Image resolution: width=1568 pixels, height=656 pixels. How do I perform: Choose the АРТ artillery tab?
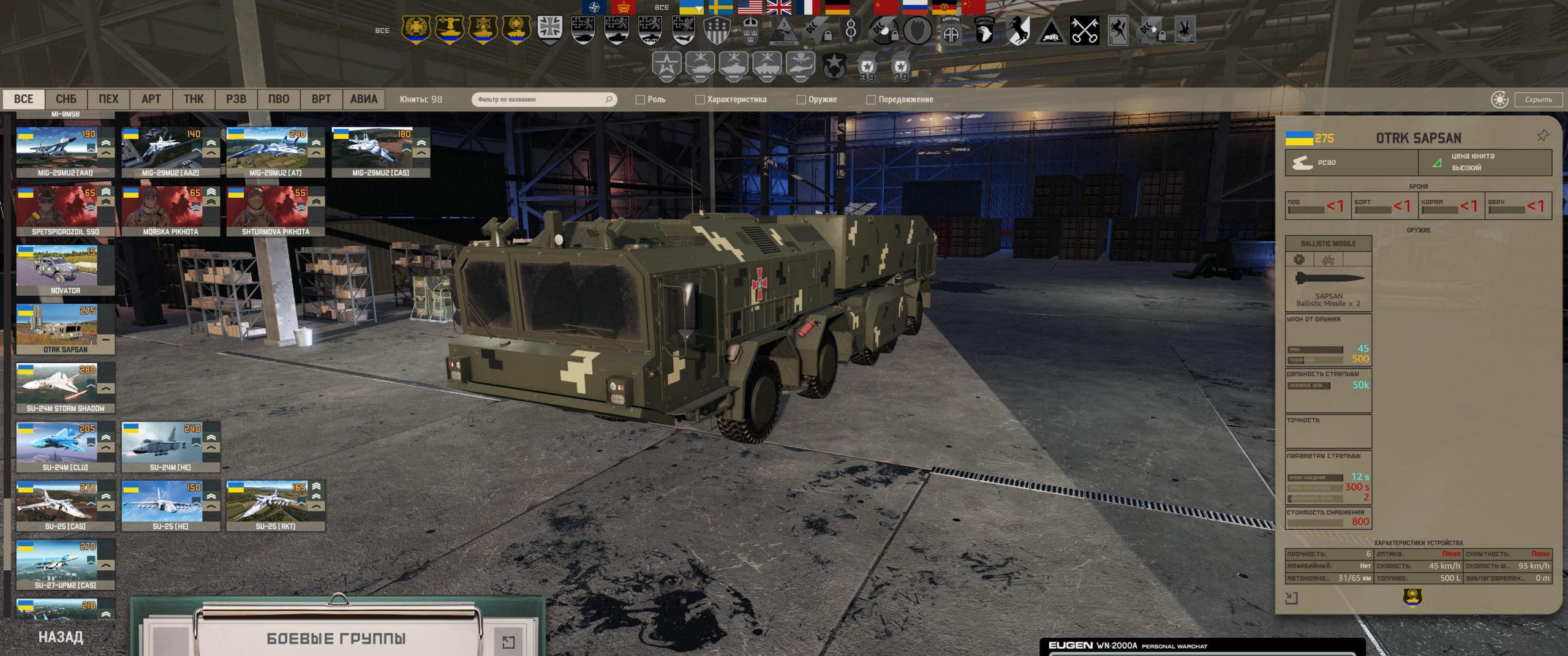(151, 99)
